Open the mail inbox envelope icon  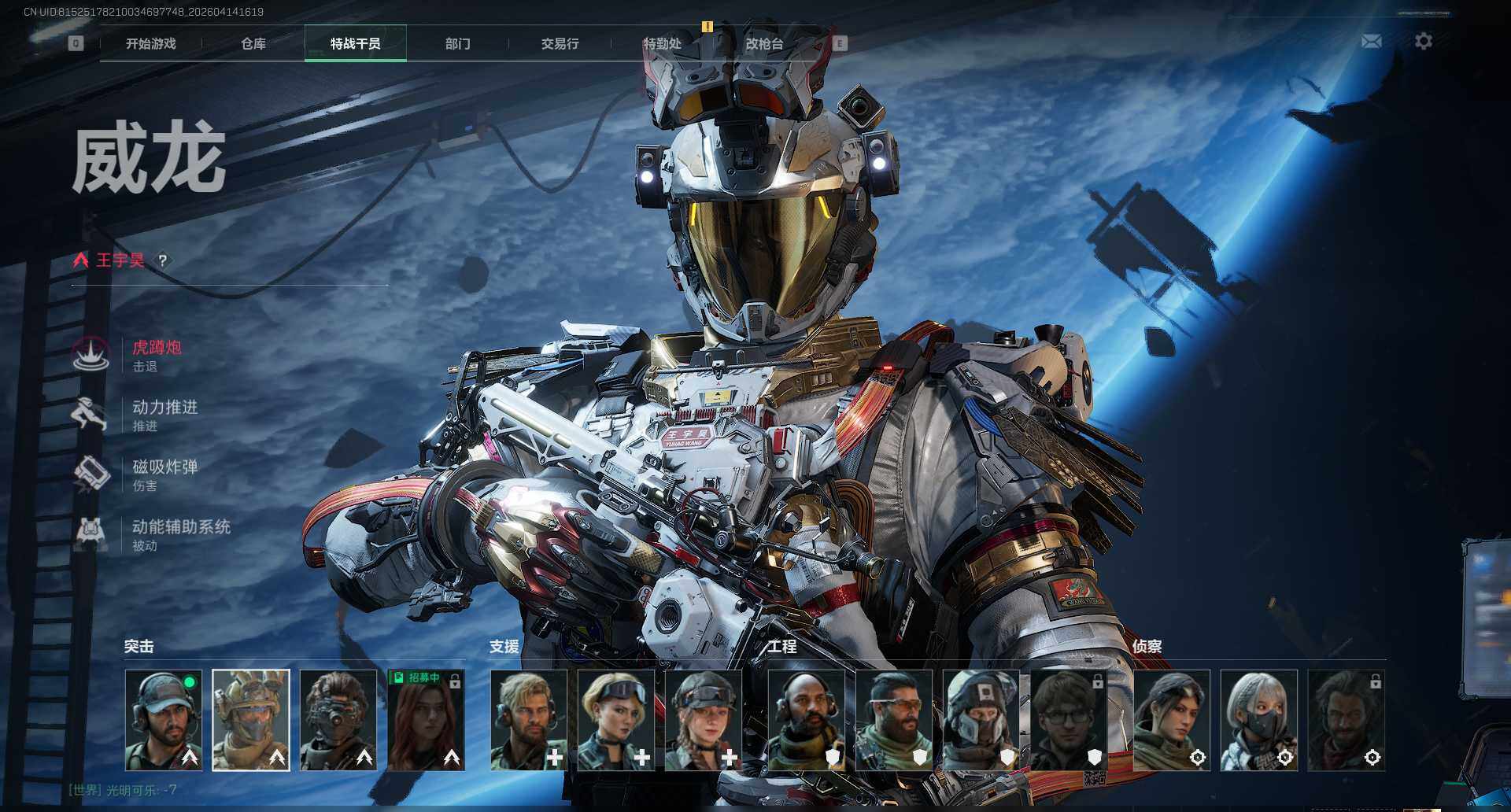pyautogui.click(x=1371, y=41)
